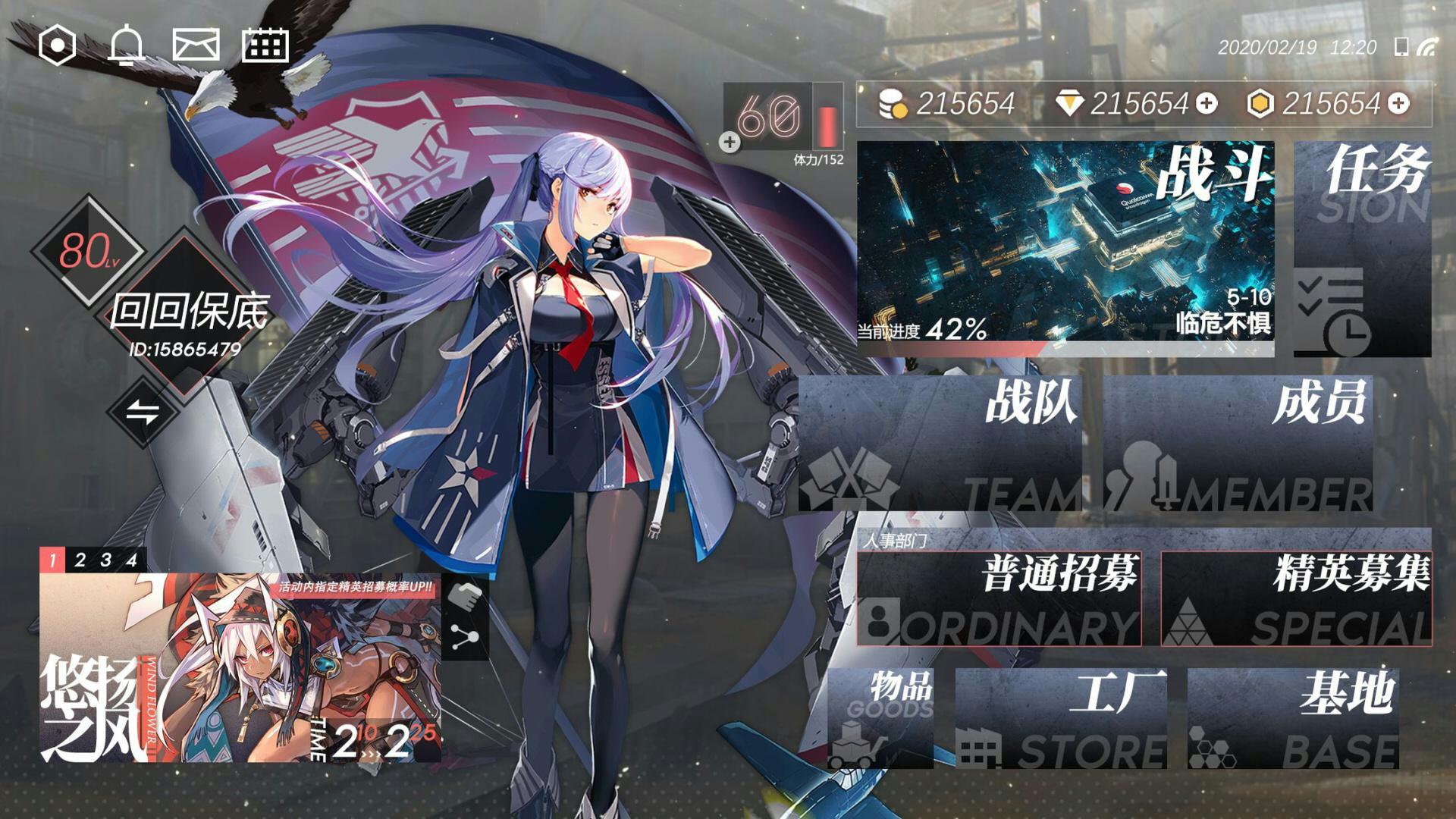This screenshot has width=1456, height=819.
Task: Open the 工厂 Store menu
Action: click(1061, 719)
